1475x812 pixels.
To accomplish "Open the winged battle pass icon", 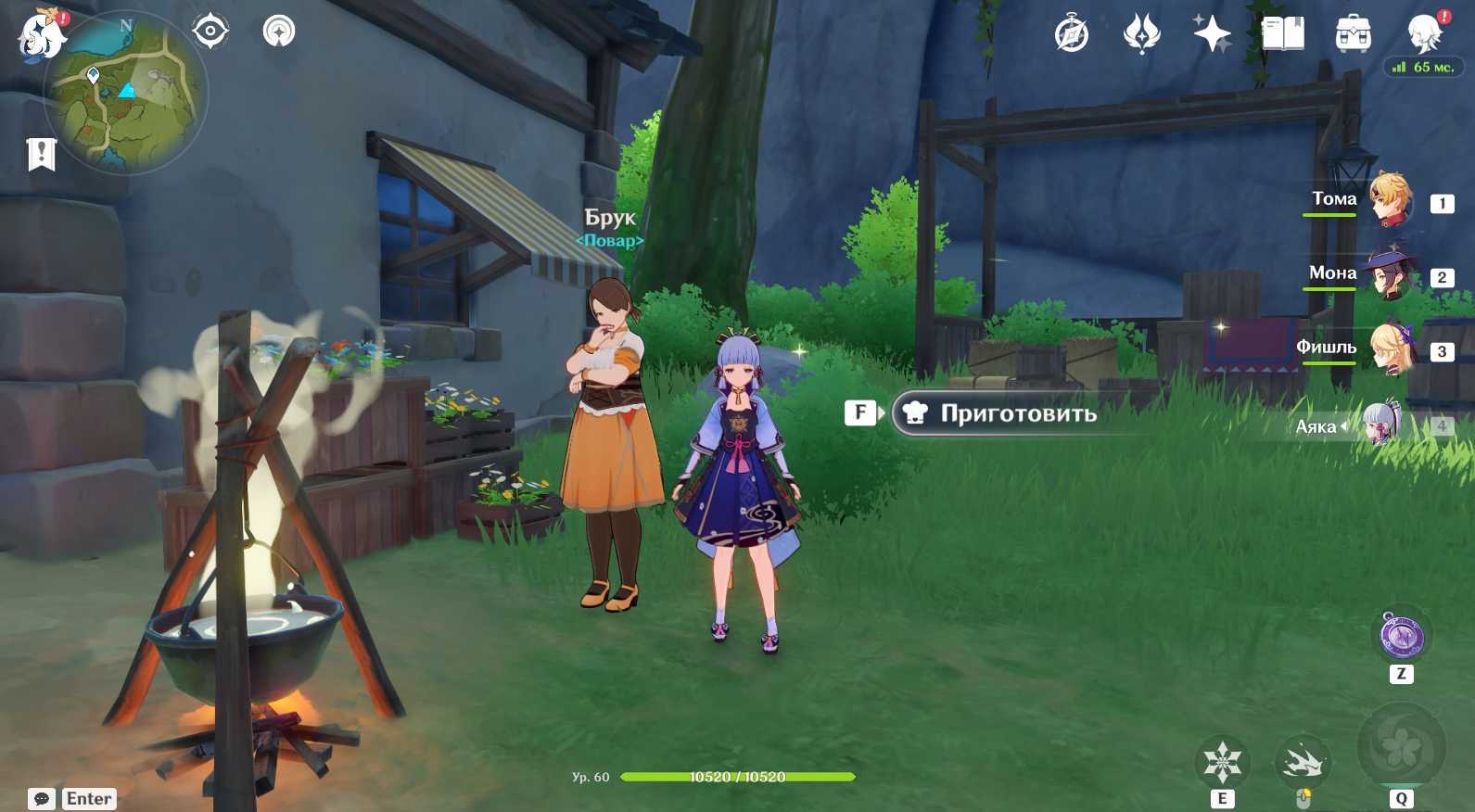I will (x=1141, y=35).
